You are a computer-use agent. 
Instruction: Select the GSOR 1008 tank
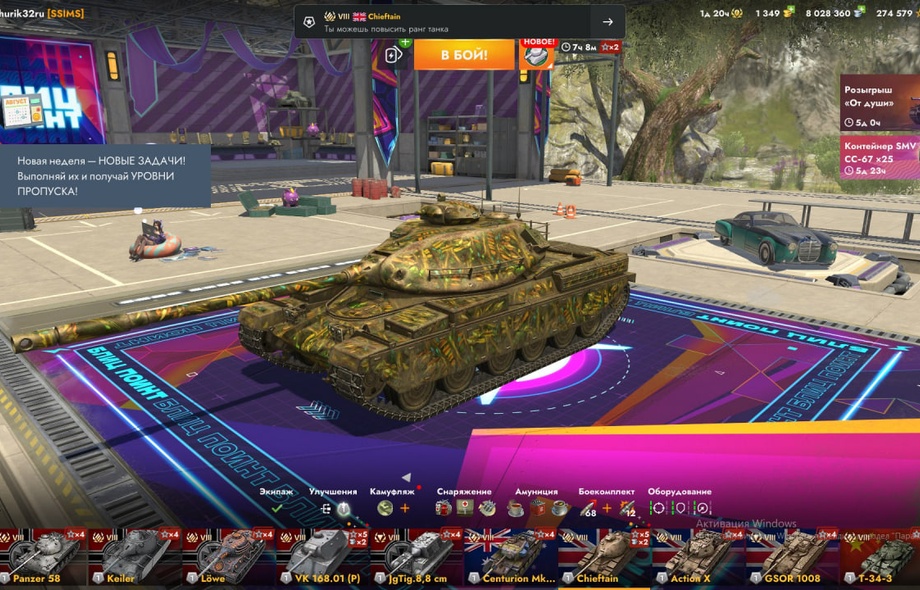(790, 557)
